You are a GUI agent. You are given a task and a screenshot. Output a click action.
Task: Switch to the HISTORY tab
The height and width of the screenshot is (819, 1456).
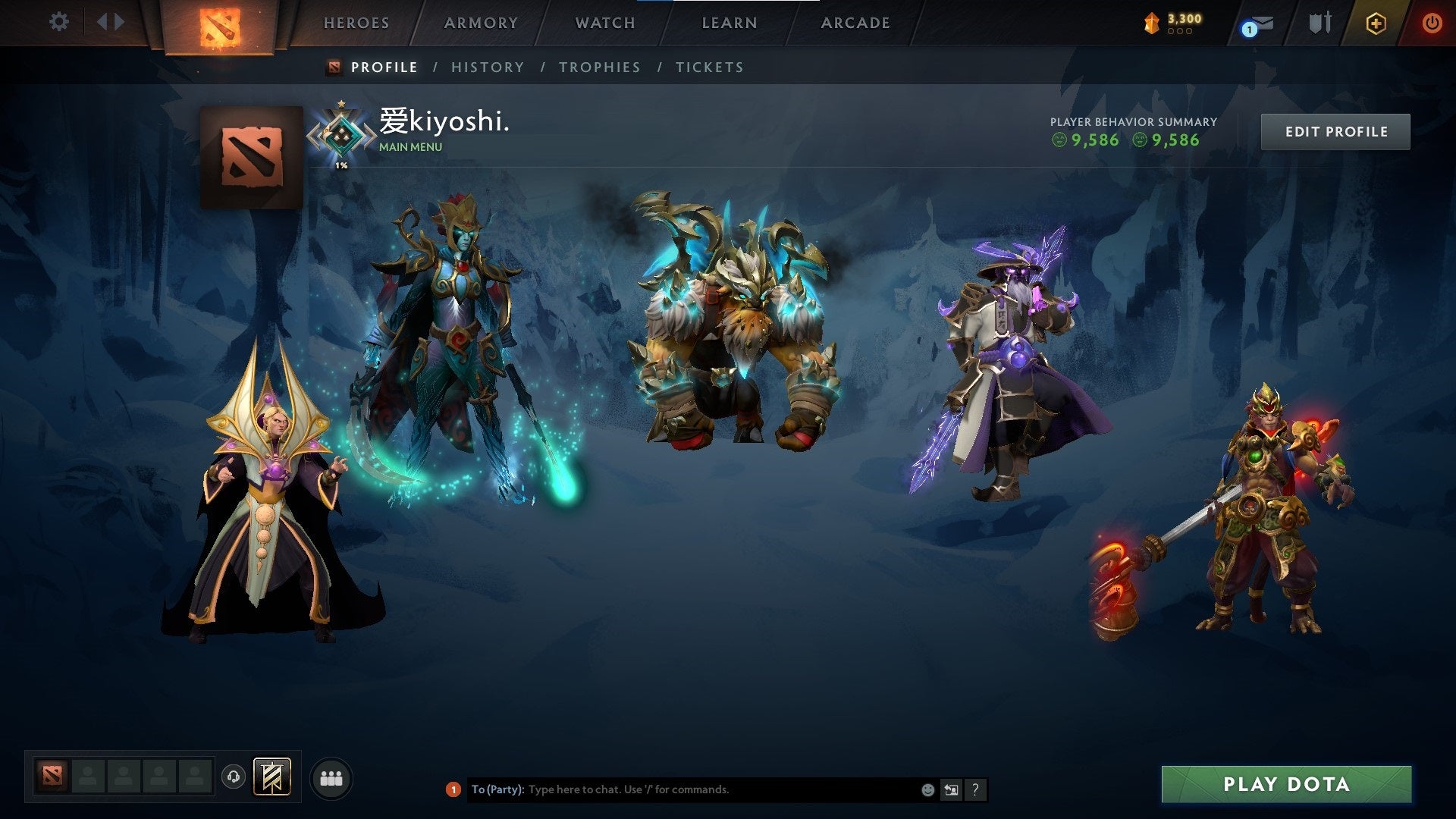tap(488, 67)
